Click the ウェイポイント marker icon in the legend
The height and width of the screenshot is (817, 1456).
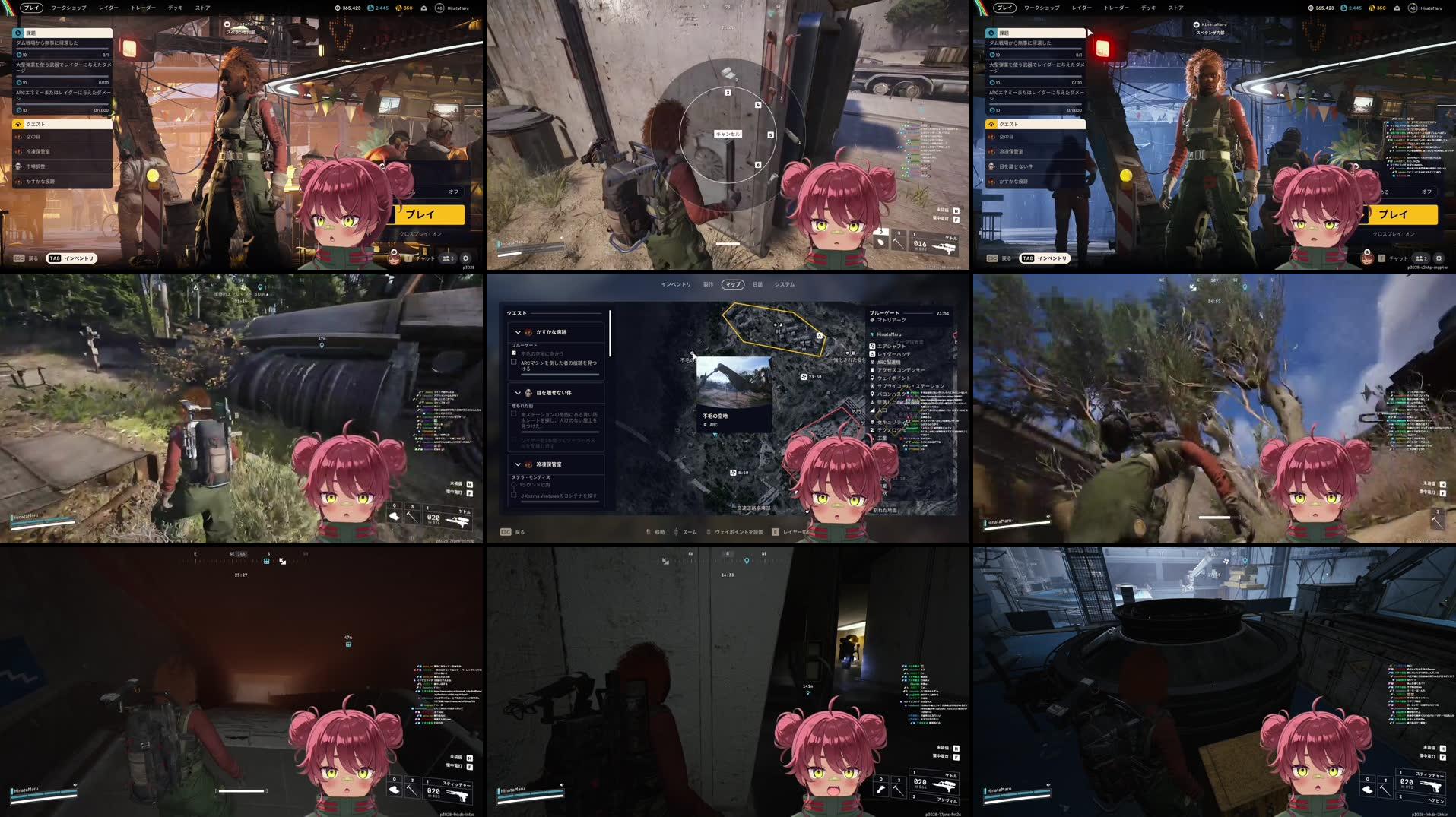[873, 378]
